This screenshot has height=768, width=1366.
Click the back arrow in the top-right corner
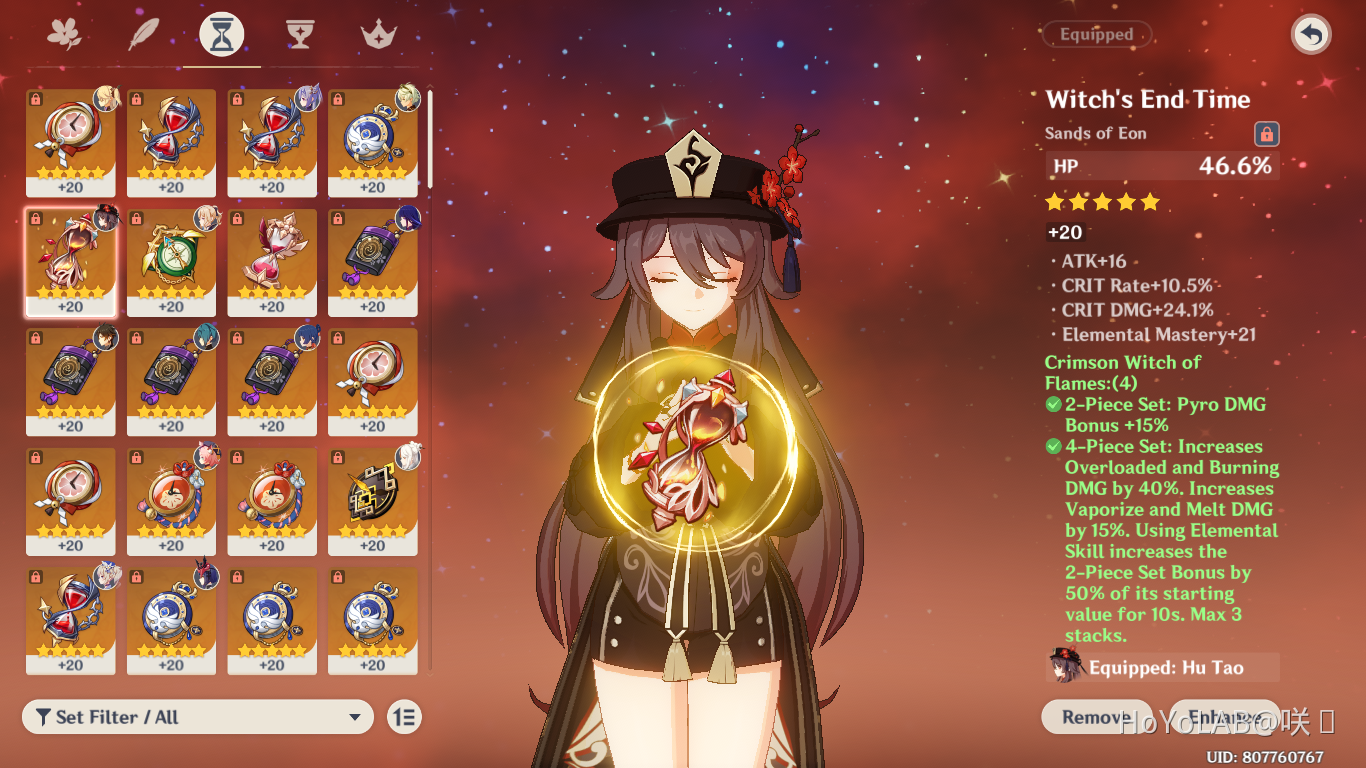click(1309, 33)
